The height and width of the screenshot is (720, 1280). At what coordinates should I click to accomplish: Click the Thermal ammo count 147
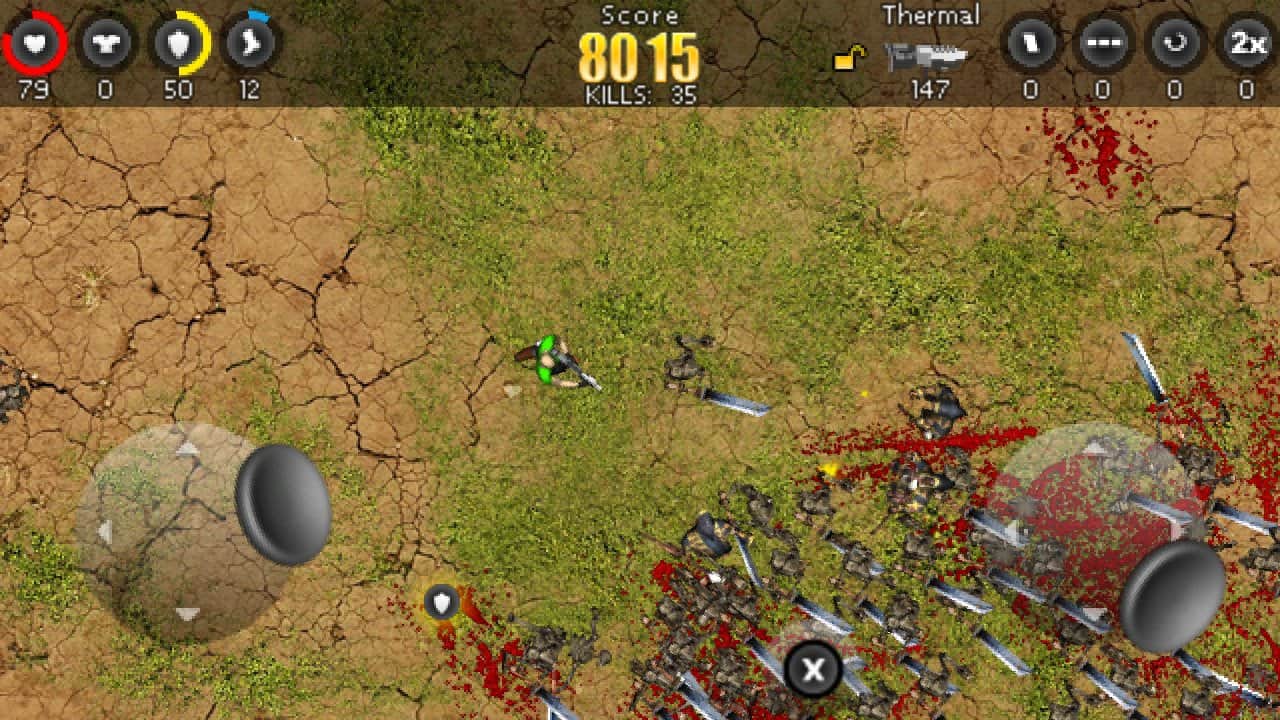click(932, 91)
